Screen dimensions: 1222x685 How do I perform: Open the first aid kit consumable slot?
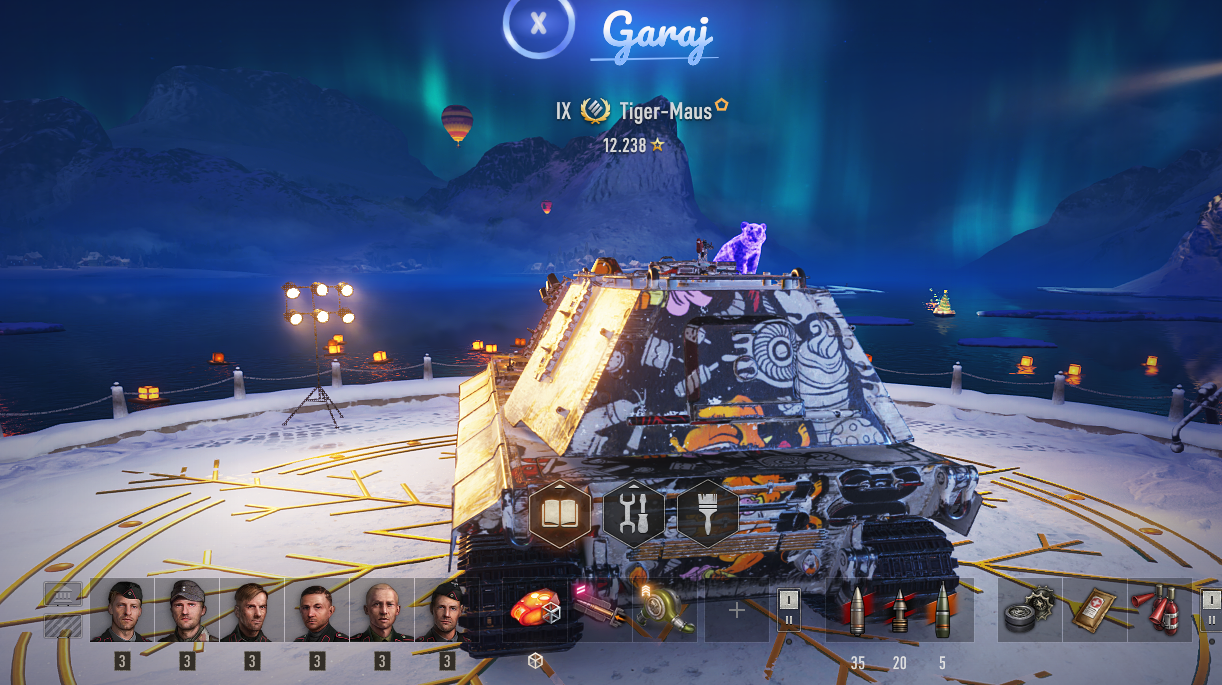click(x=1094, y=610)
